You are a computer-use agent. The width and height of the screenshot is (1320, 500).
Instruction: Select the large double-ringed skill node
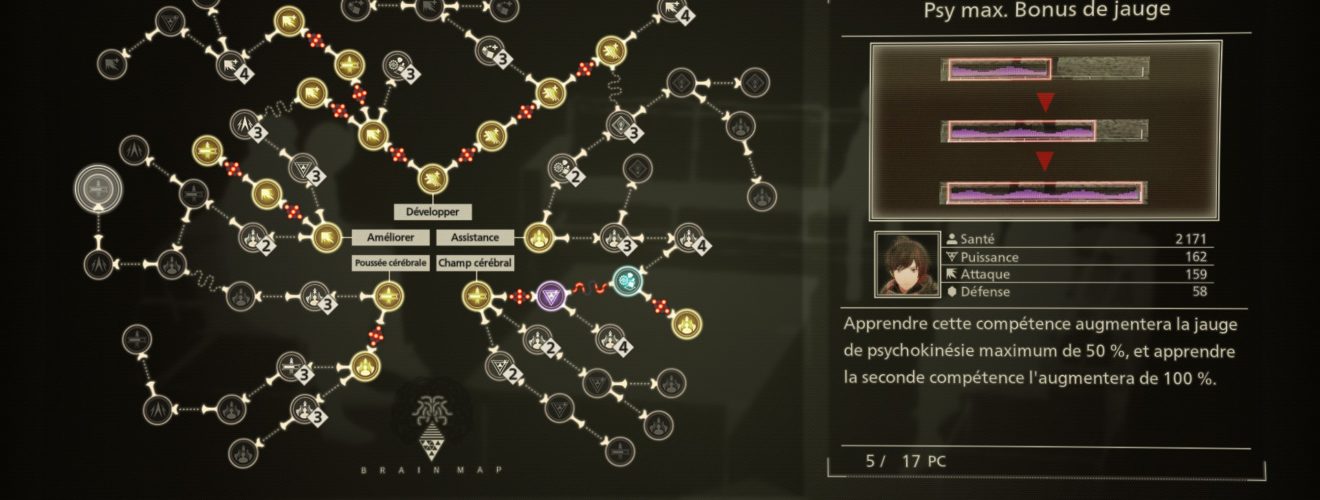click(99, 189)
